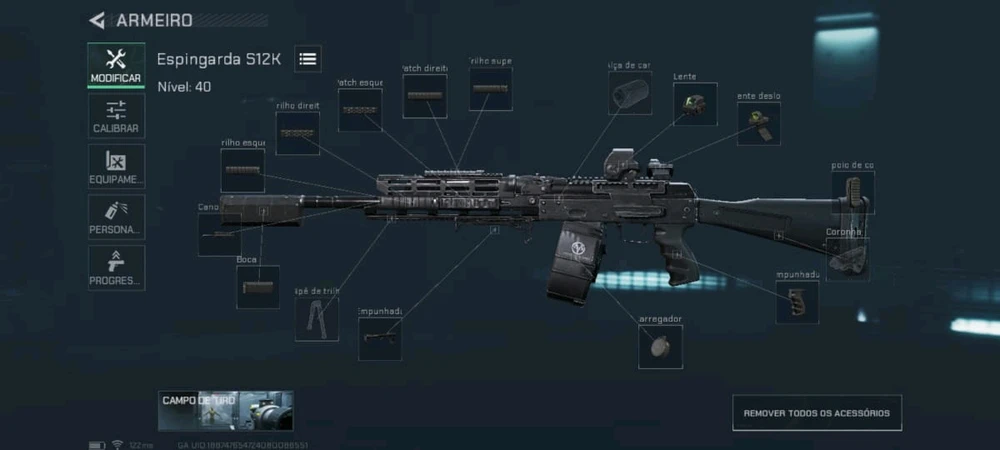Open the Personalizar tab
The image size is (1000, 450).
coord(116,216)
